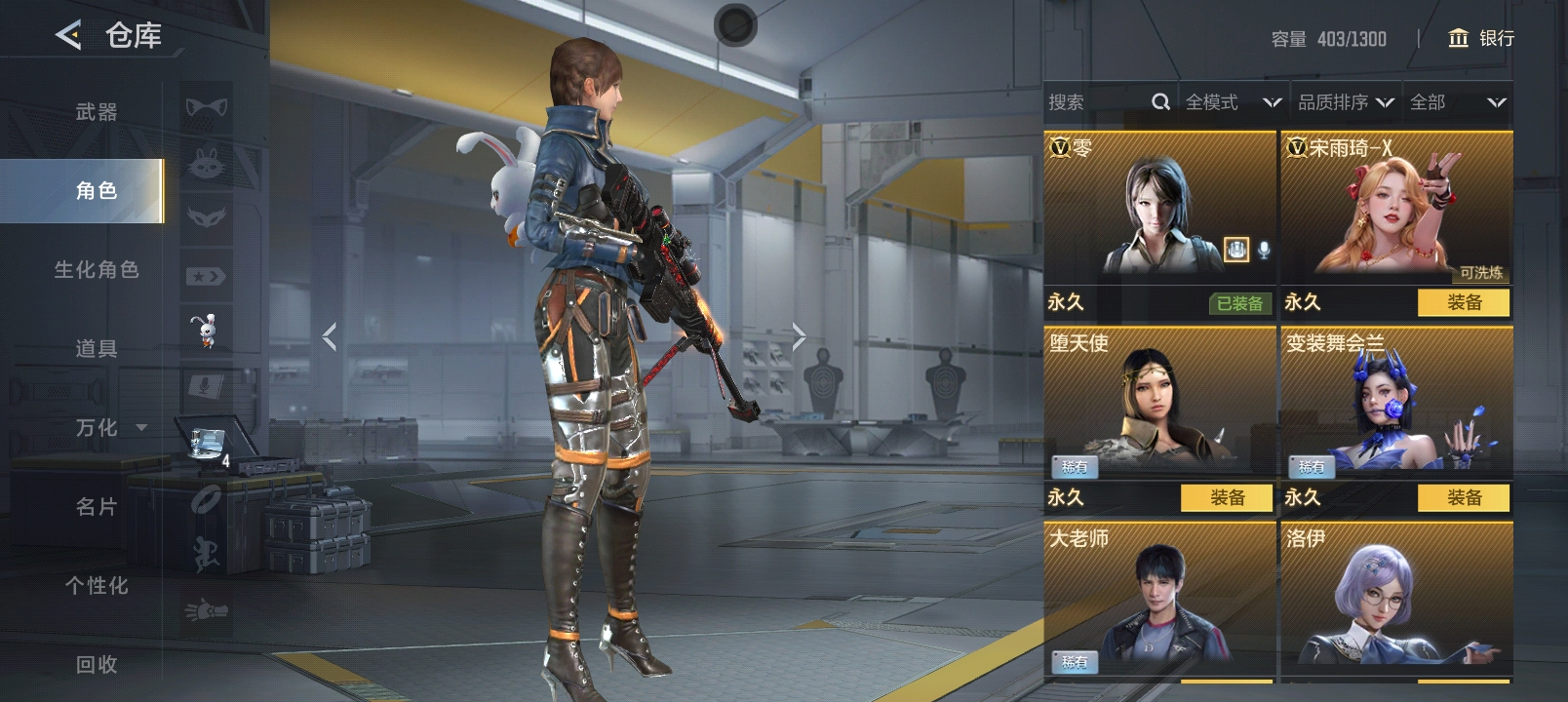Expand the 万化 category

(110, 427)
